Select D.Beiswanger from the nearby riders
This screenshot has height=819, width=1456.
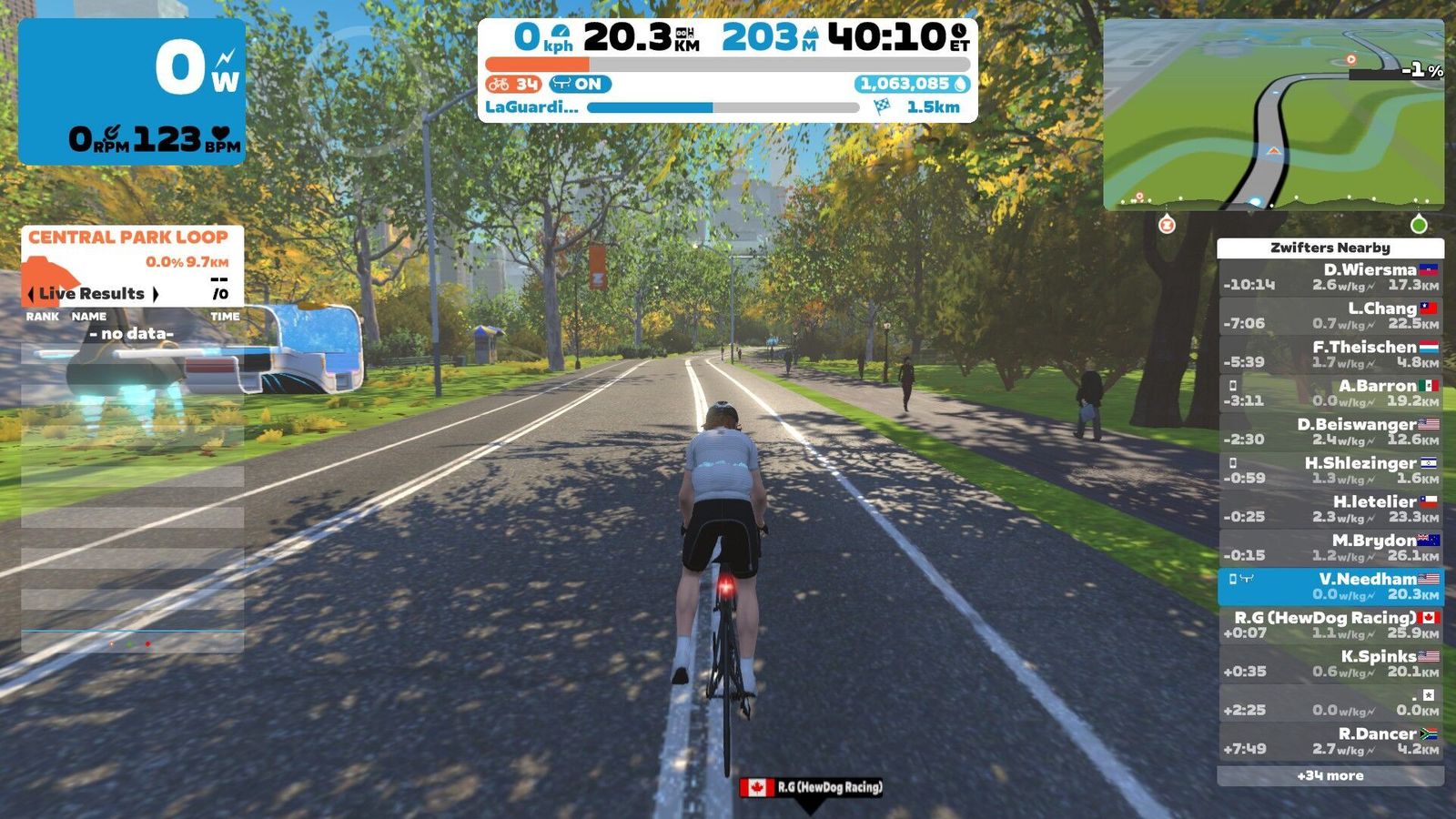pyautogui.click(x=1330, y=431)
